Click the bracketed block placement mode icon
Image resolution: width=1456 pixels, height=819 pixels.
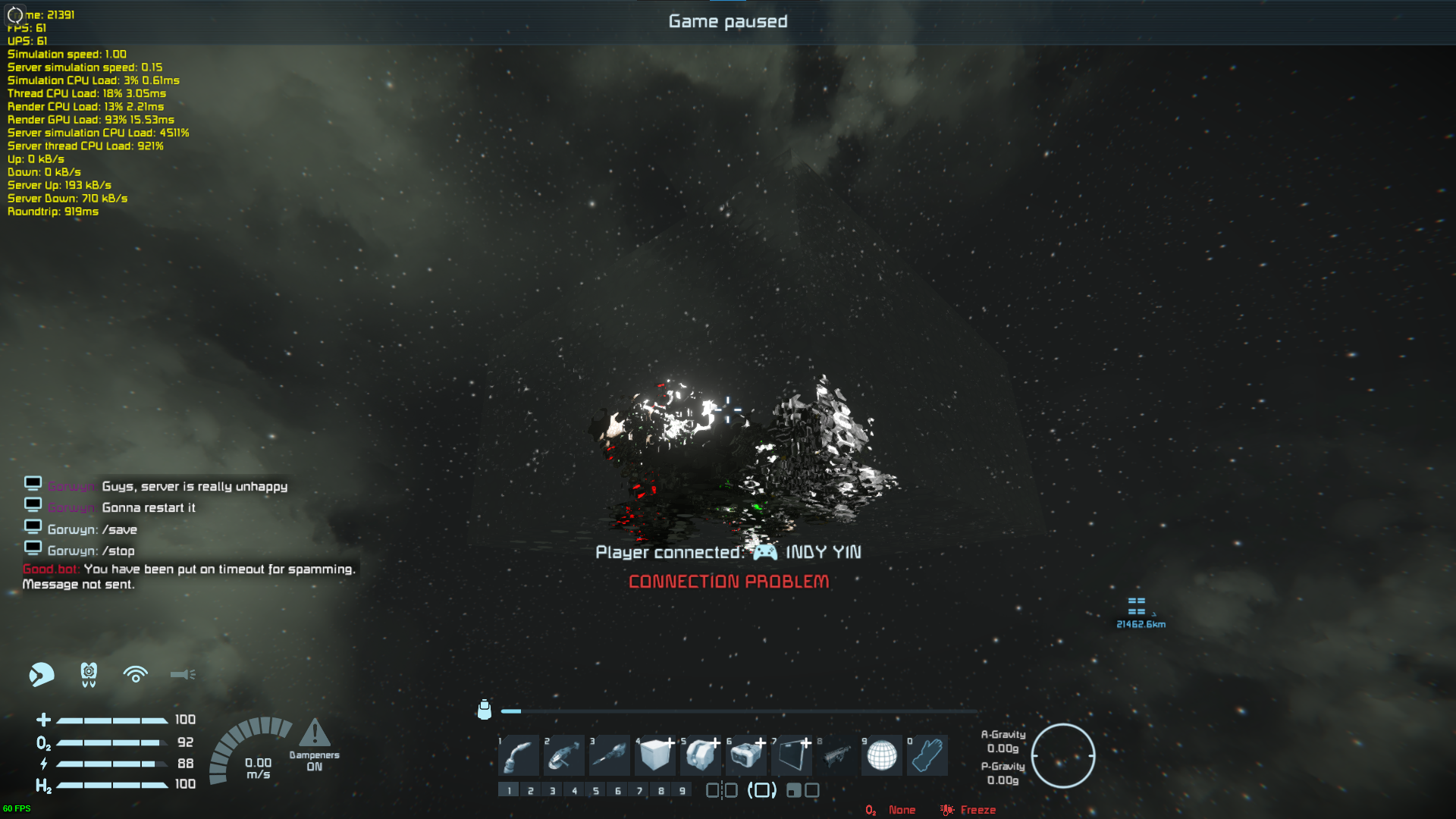click(x=762, y=790)
